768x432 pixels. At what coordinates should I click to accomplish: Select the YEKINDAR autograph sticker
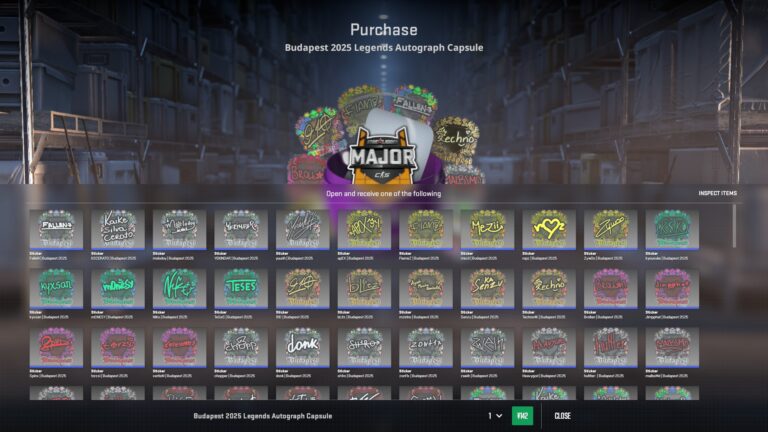tap(241, 229)
